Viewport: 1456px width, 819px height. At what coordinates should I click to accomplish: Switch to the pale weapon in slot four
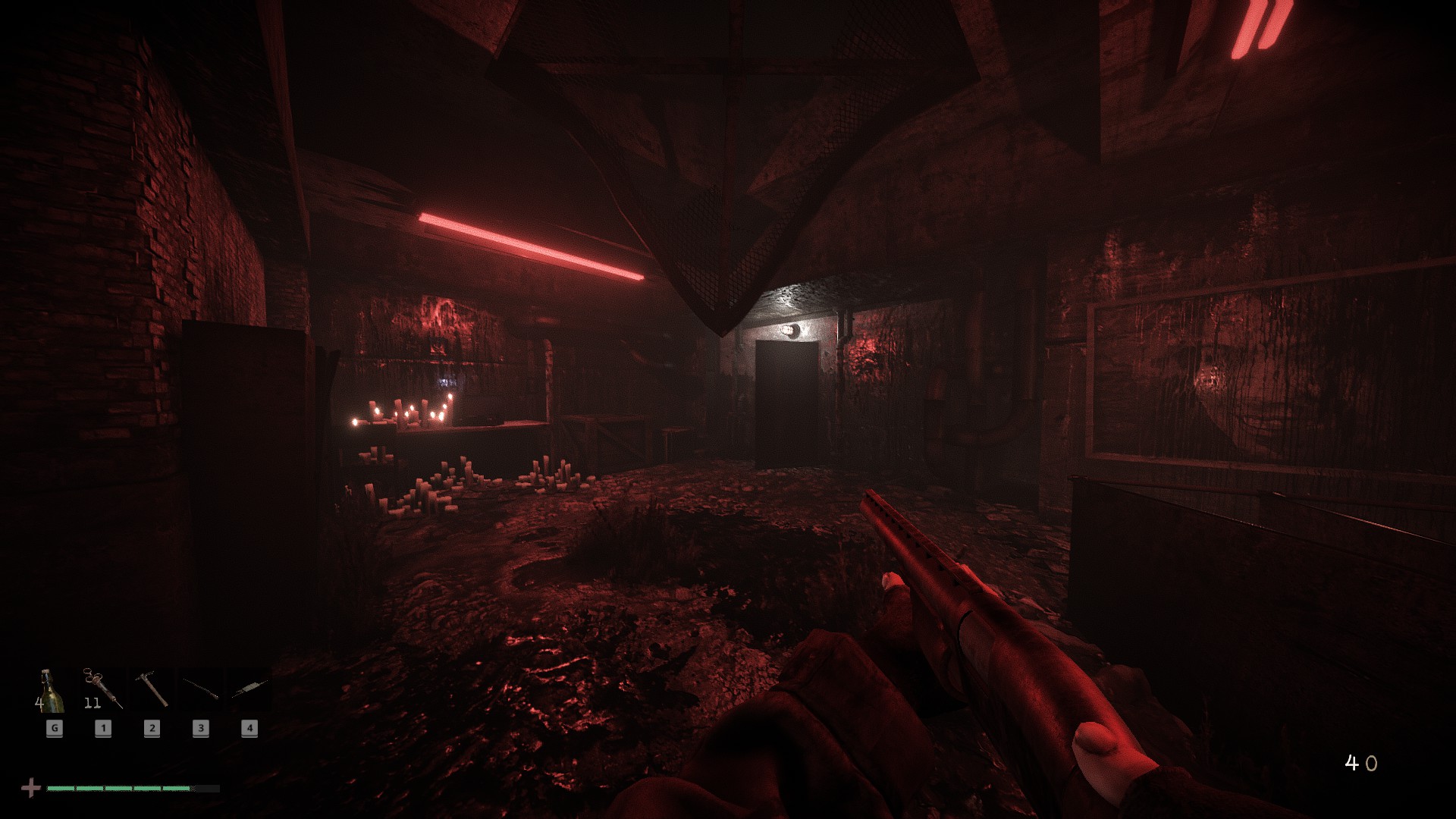pyautogui.click(x=249, y=690)
